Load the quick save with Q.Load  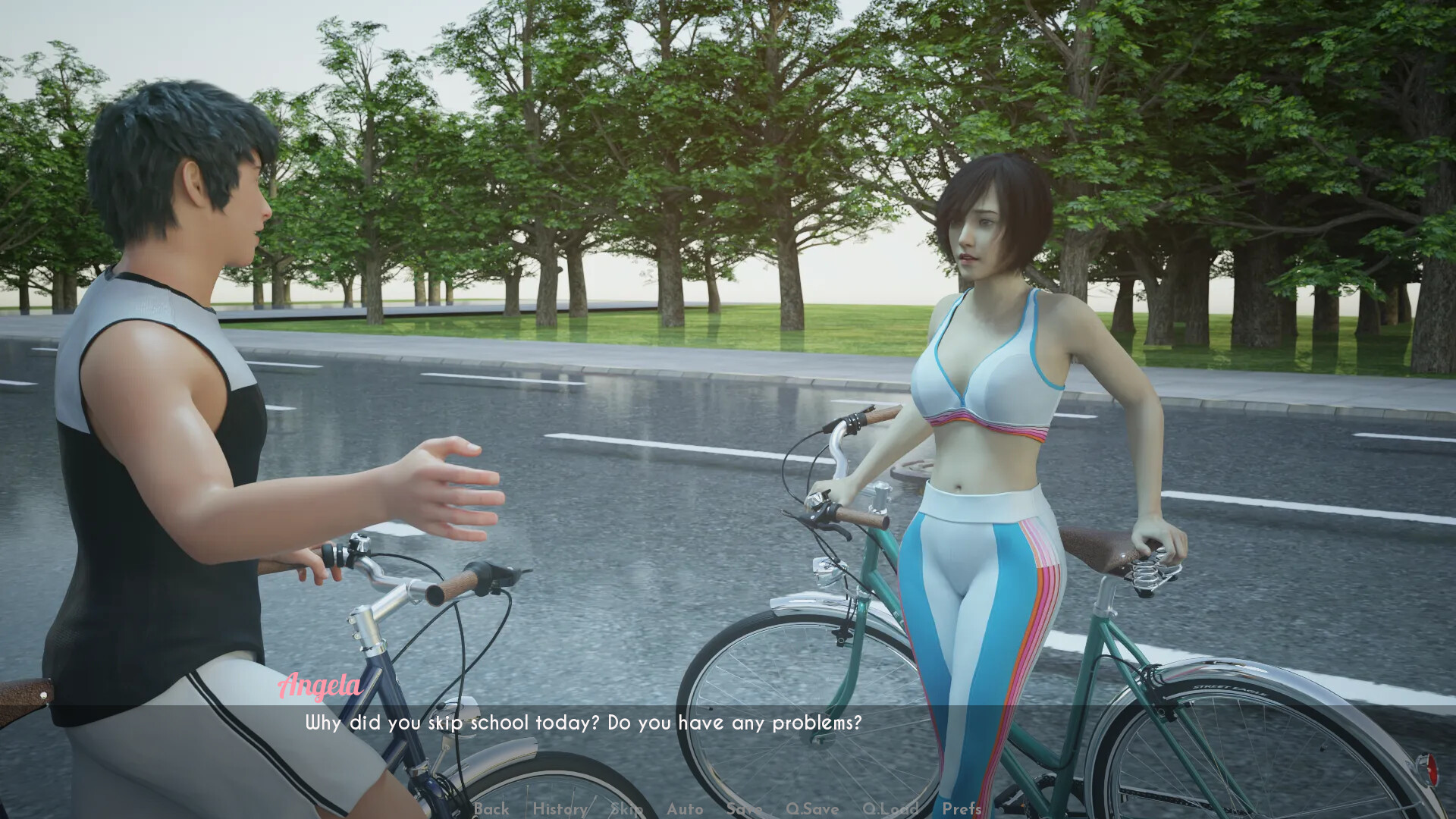click(890, 808)
